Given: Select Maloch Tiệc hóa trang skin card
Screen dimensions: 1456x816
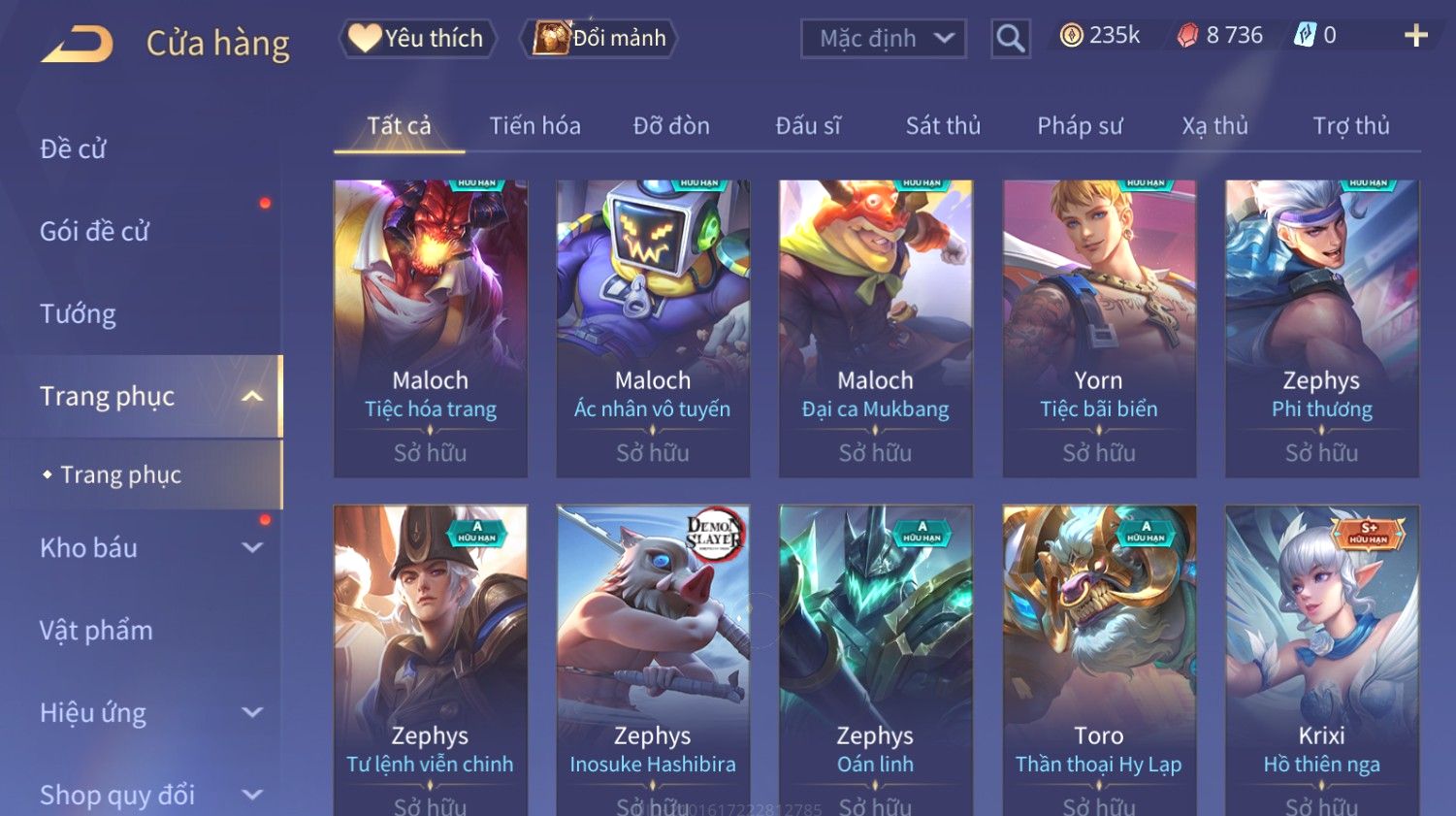Looking at the screenshot, I should (x=431, y=328).
